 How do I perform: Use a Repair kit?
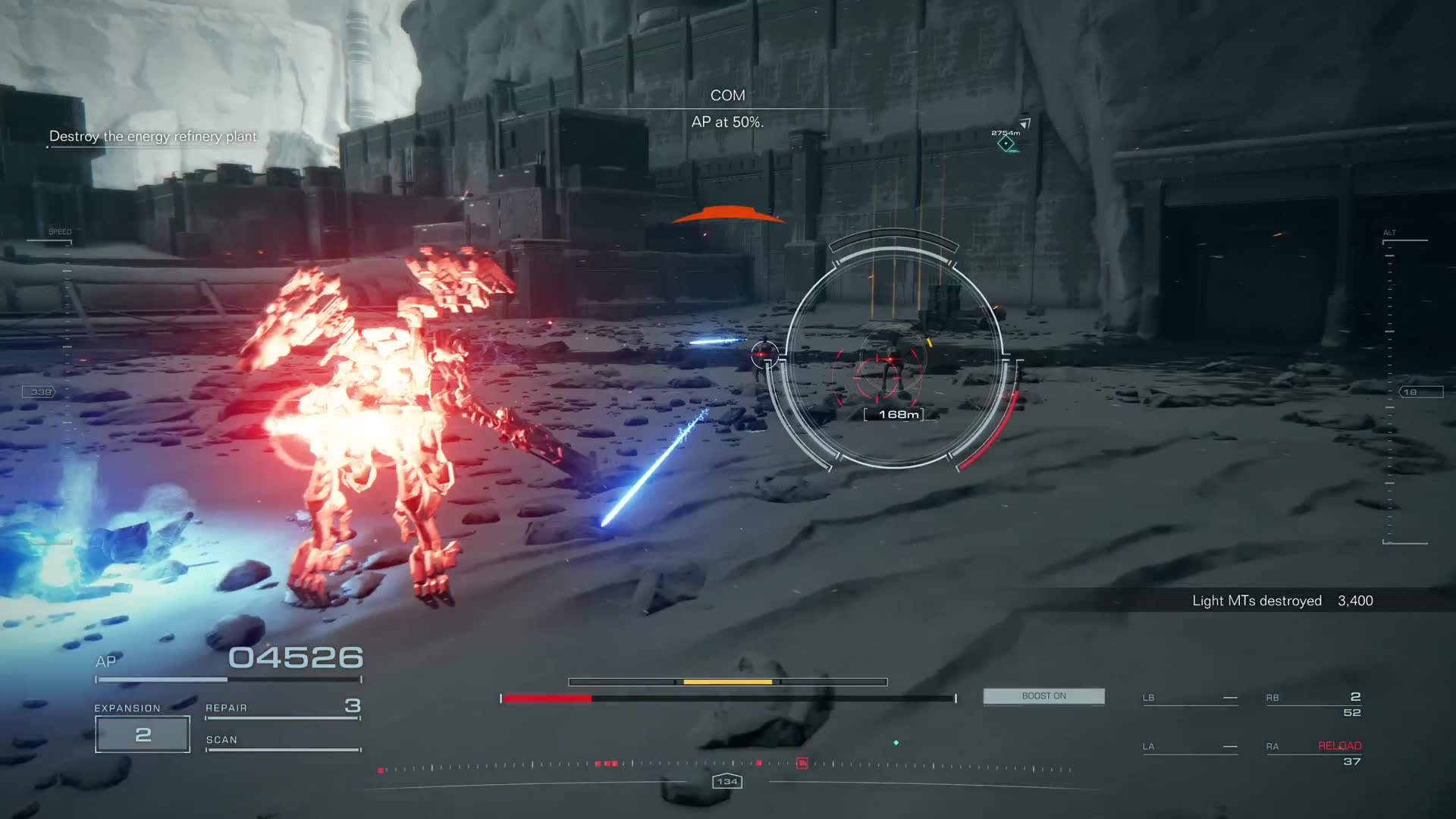tap(282, 708)
